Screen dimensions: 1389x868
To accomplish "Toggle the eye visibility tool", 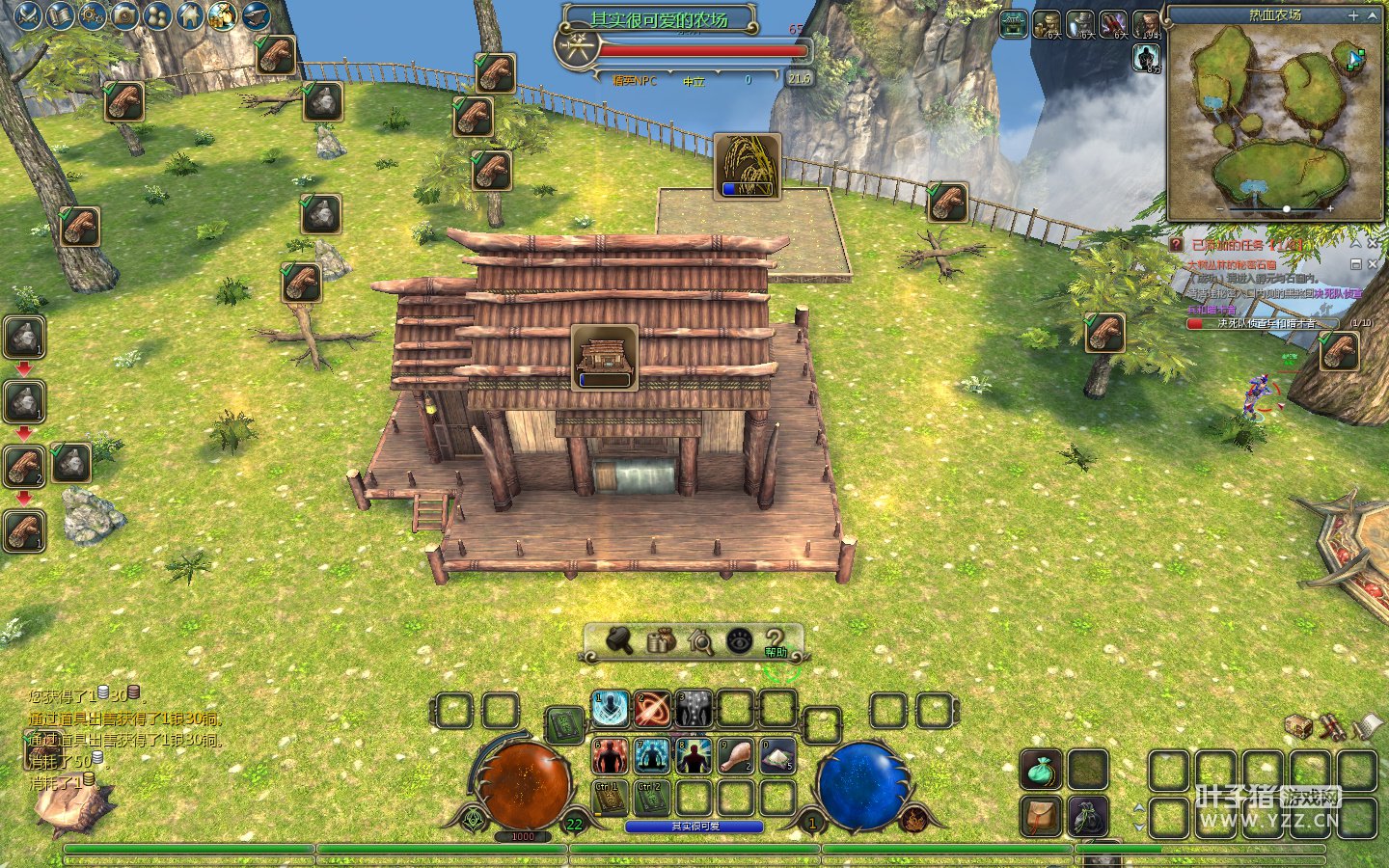I will (740, 640).
